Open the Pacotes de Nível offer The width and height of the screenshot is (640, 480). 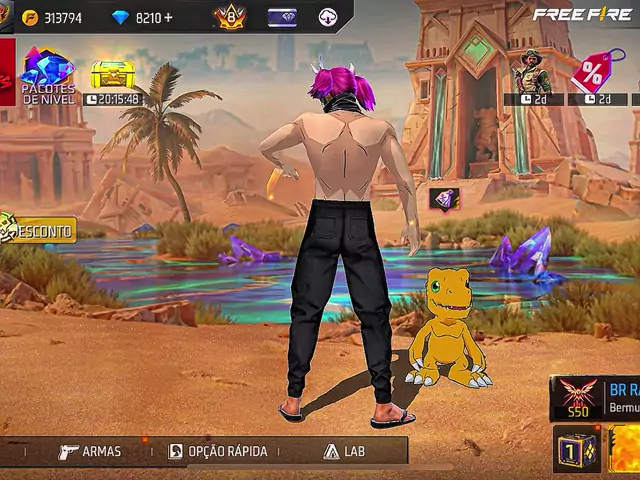[47, 74]
